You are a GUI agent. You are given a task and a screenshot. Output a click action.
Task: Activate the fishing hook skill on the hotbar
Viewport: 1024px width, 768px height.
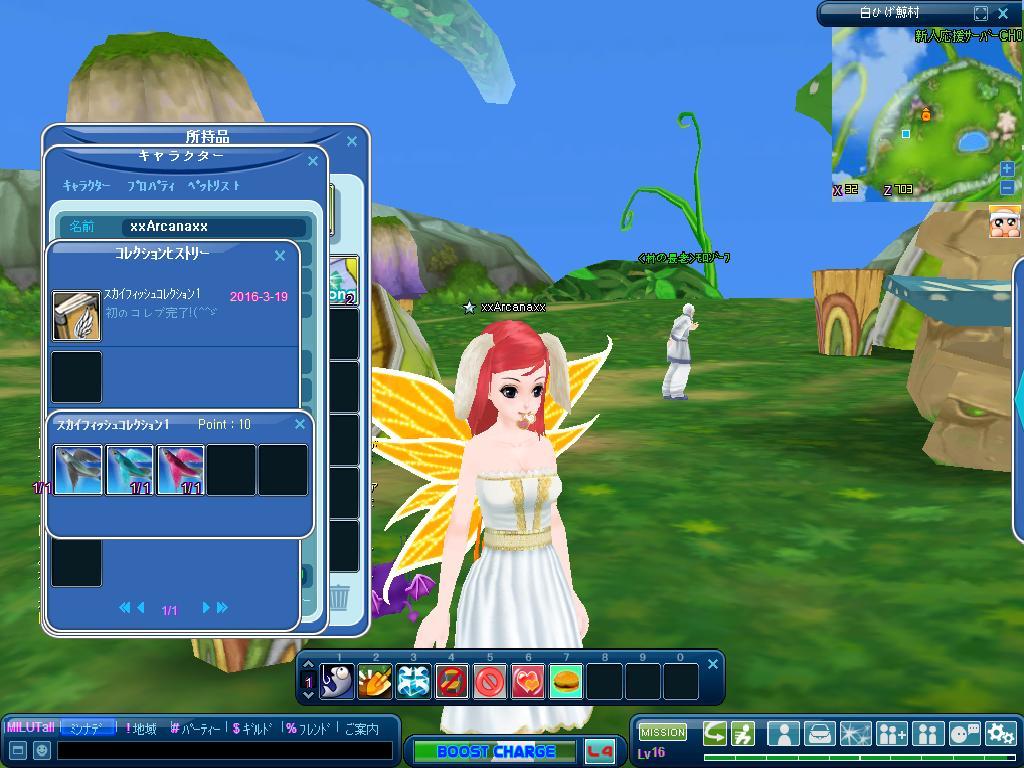[338, 682]
